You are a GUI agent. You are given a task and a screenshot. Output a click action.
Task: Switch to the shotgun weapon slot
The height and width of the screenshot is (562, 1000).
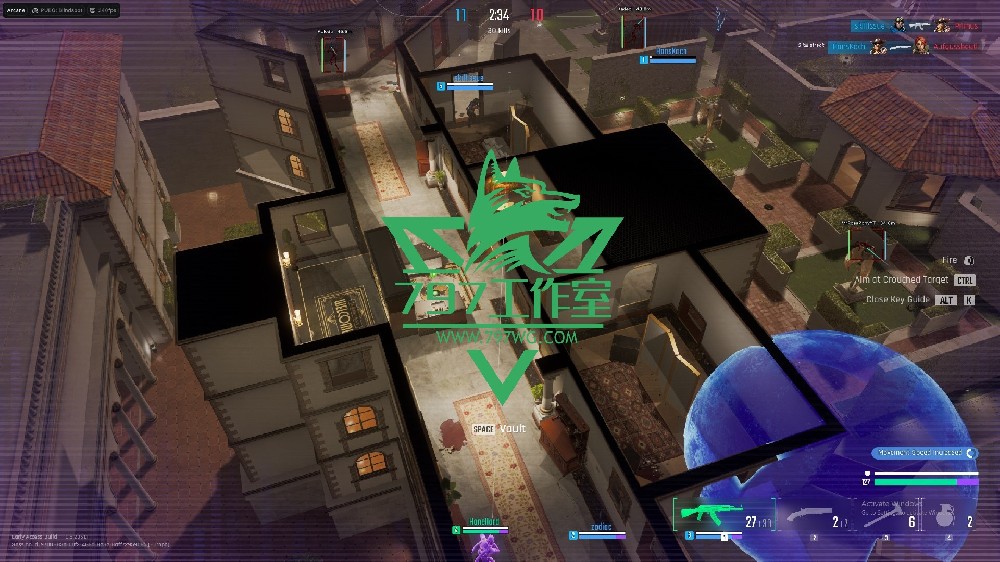[x=810, y=514]
